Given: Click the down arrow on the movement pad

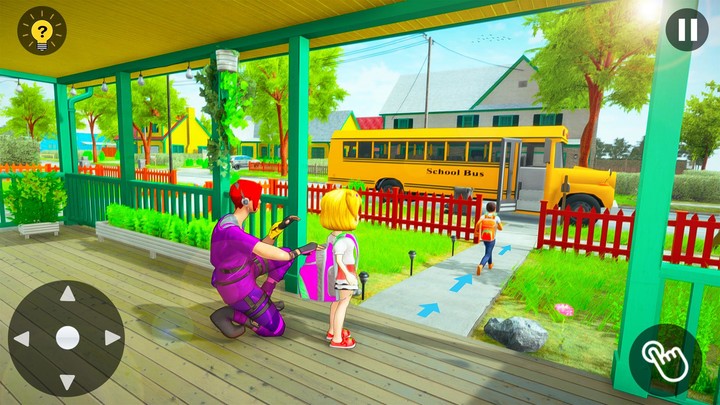Looking at the screenshot, I should coord(67,382).
